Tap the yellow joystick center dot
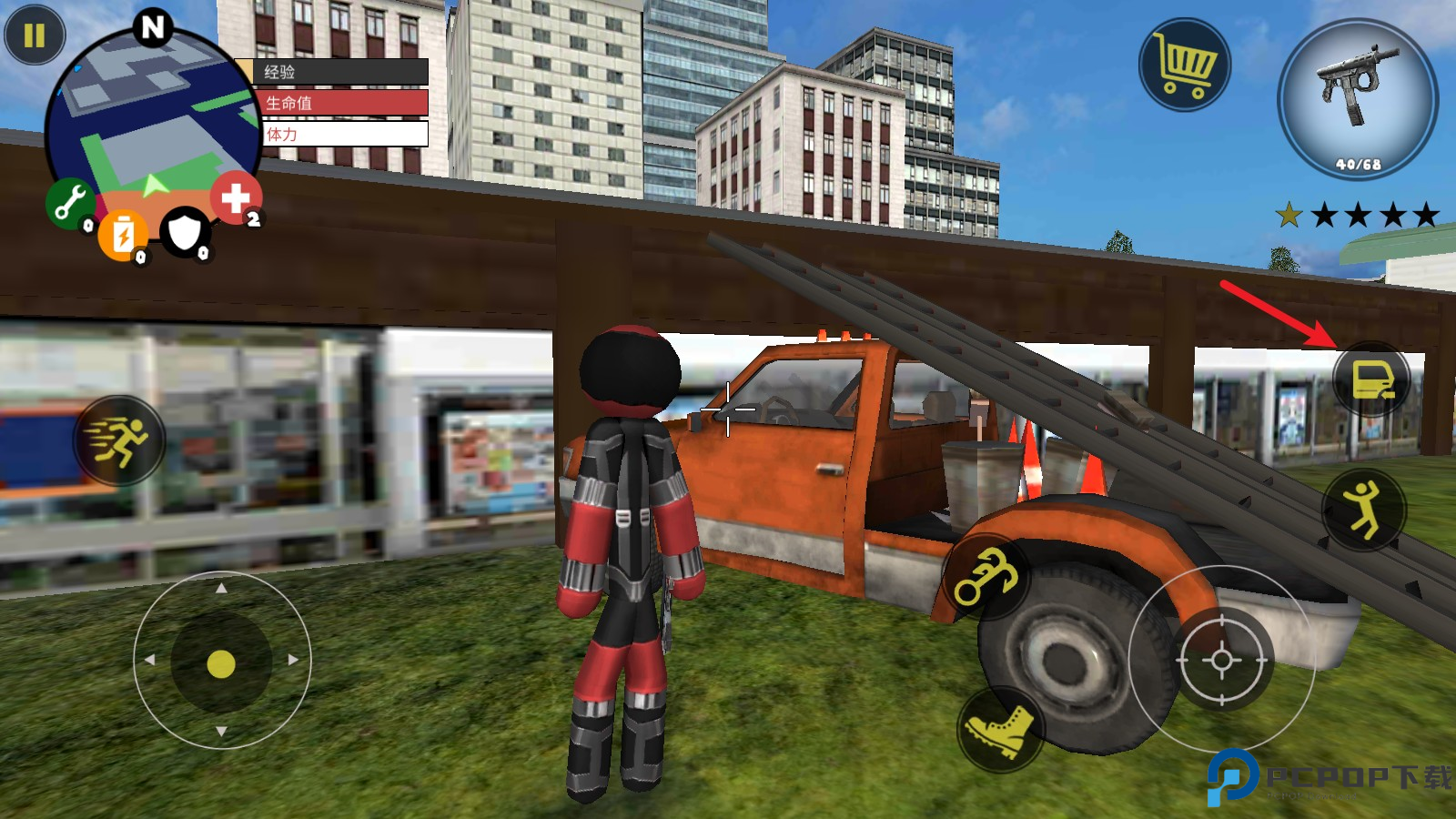Viewport: 1456px width, 819px height. 221,663
